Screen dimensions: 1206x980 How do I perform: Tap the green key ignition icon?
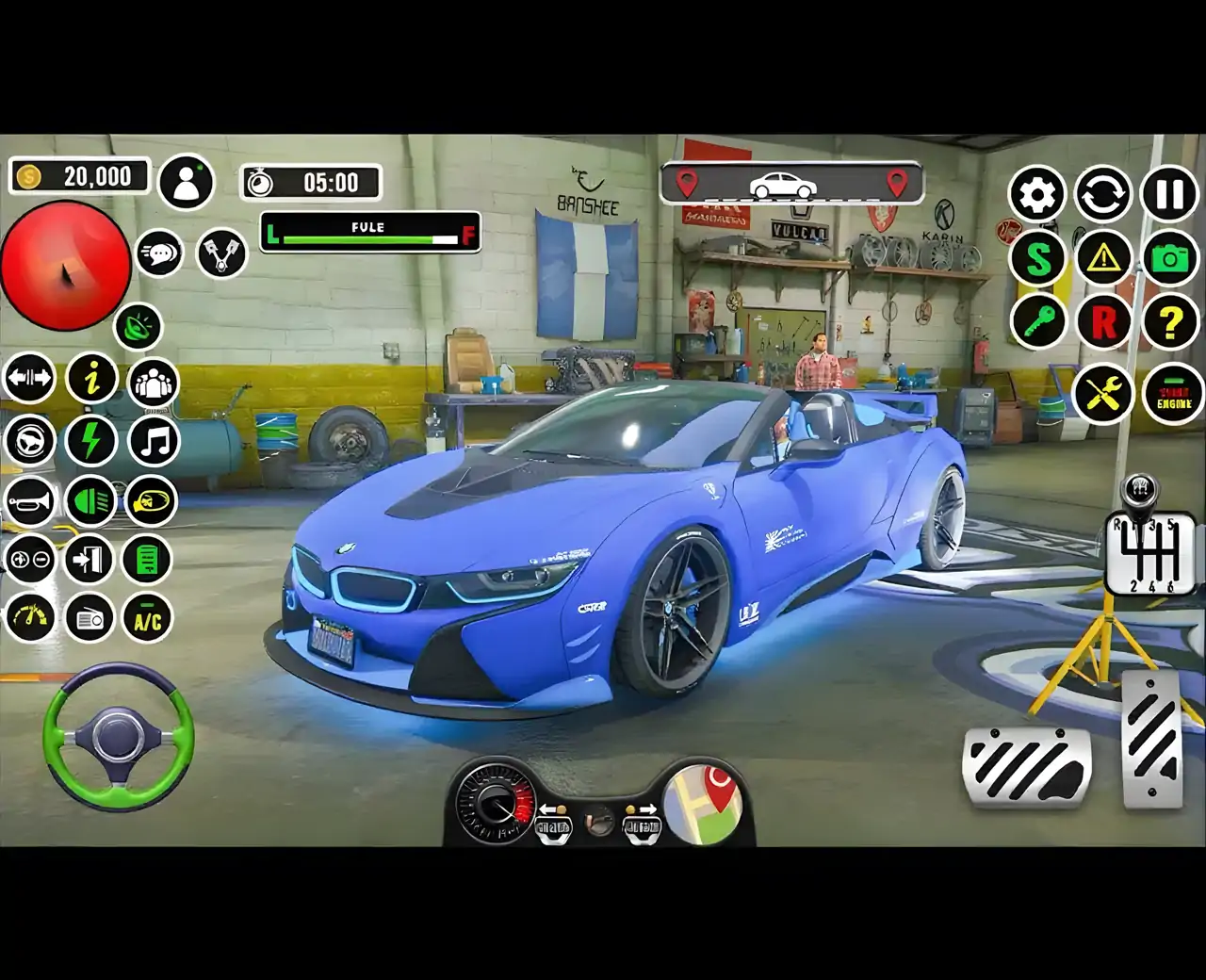point(1037,320)
